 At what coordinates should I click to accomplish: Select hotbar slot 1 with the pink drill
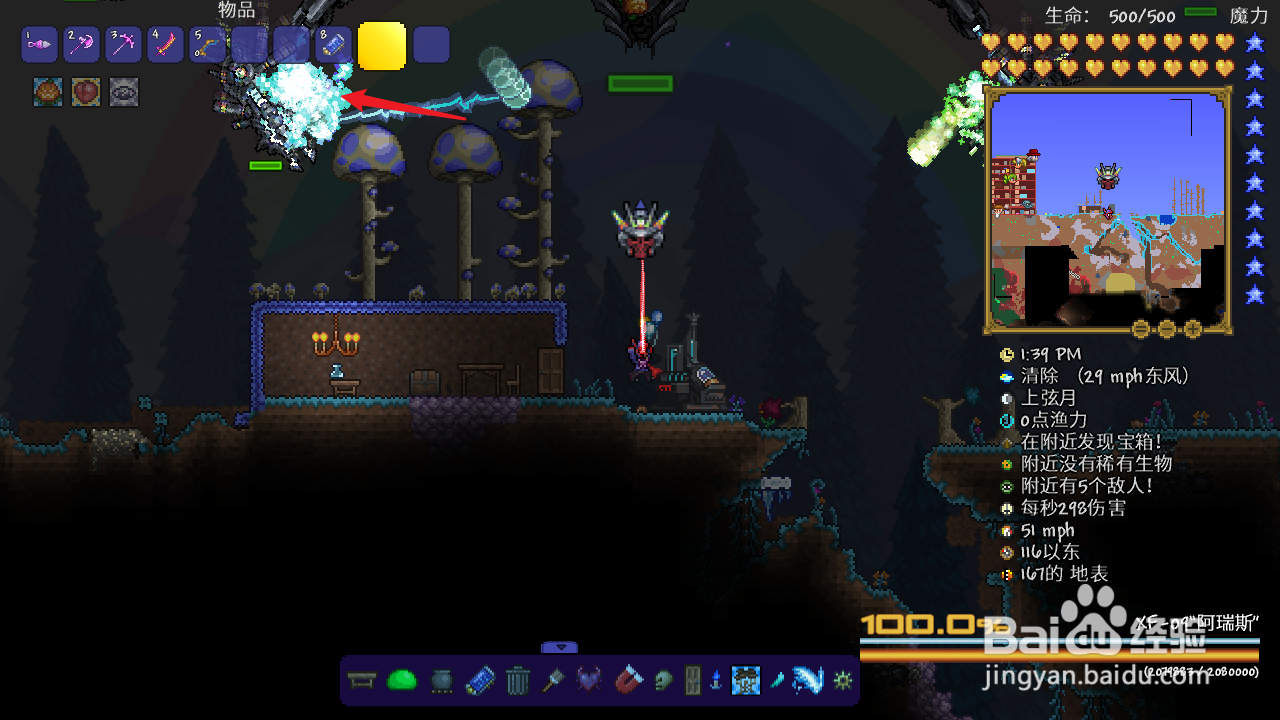click(x=38, y=45)
